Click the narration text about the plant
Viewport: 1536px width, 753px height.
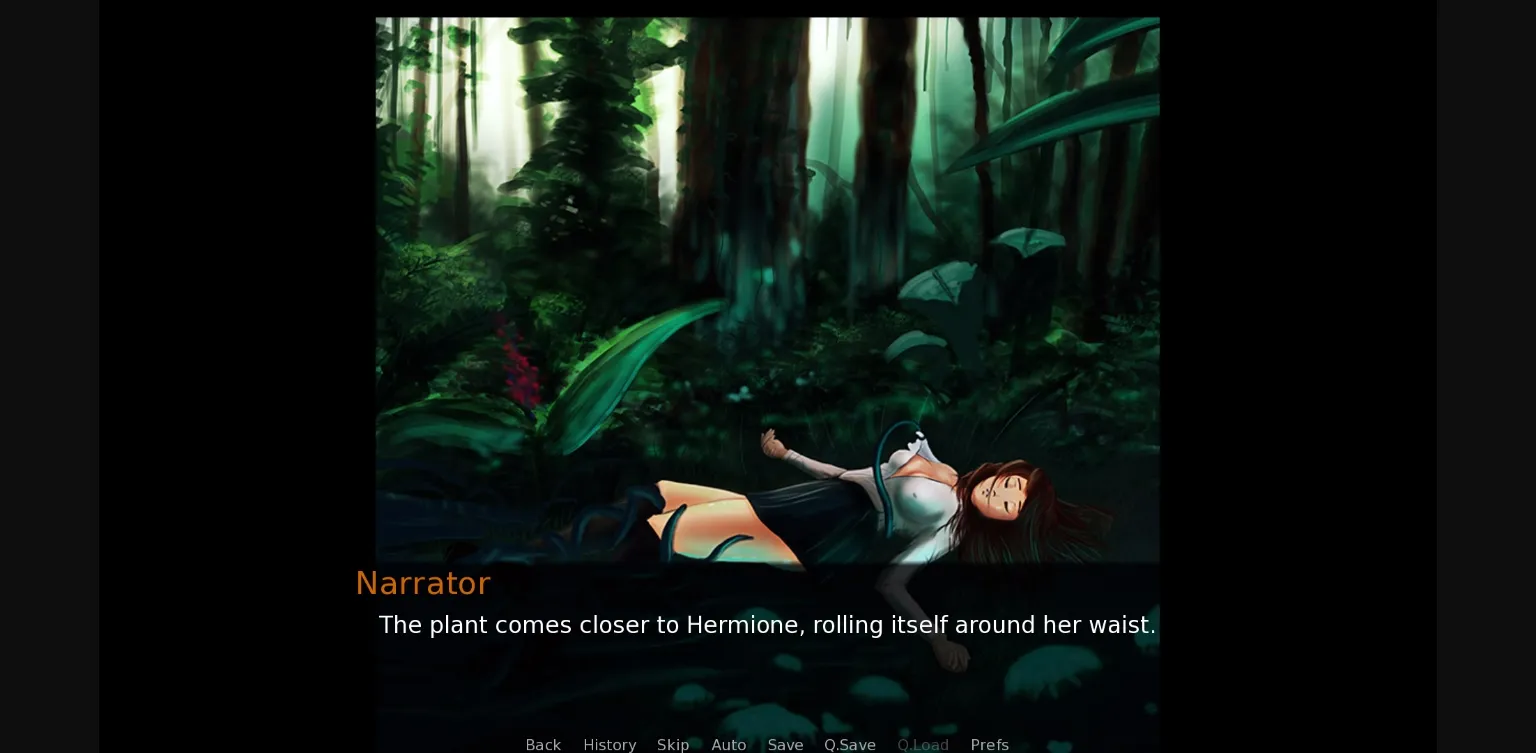[768, 625]
